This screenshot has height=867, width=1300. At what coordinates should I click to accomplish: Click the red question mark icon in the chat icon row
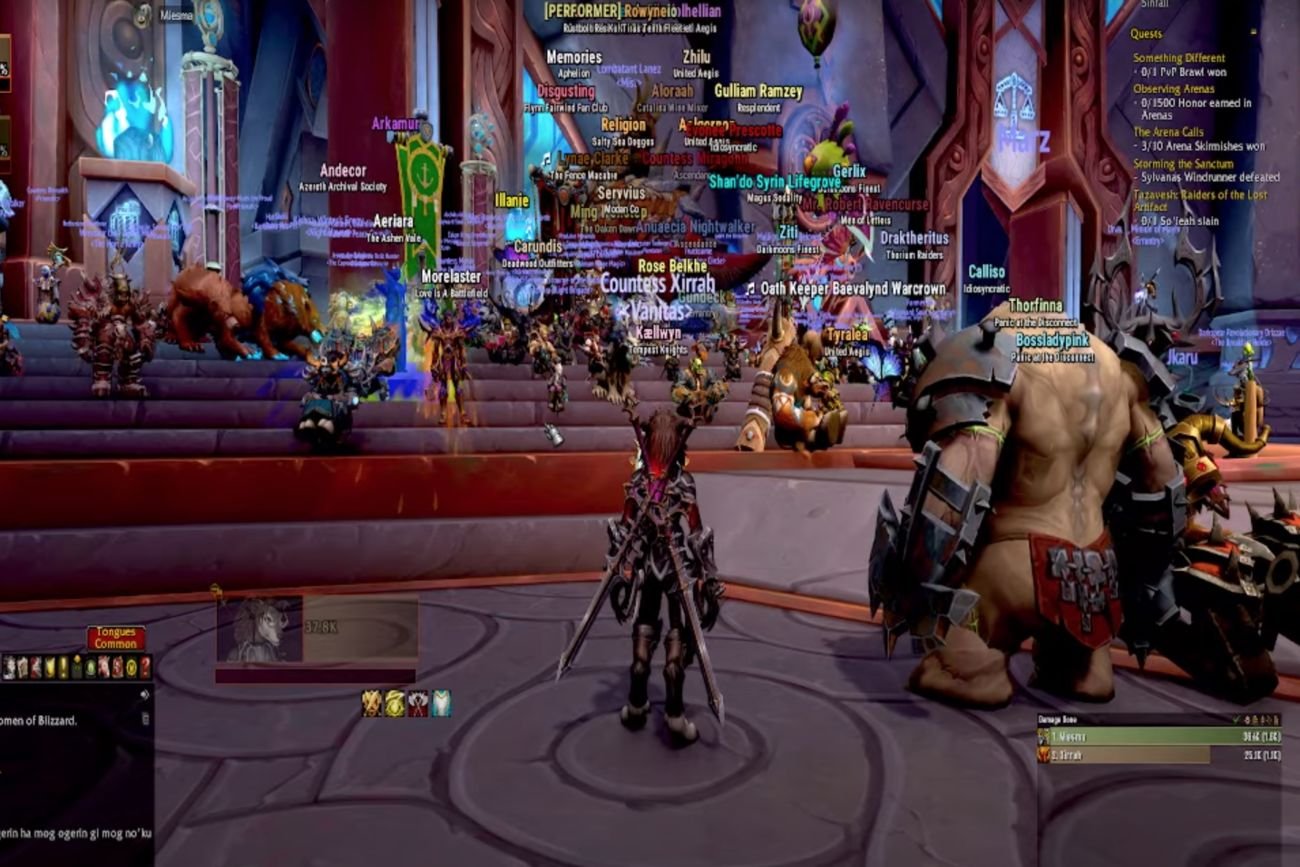[146, 668]
